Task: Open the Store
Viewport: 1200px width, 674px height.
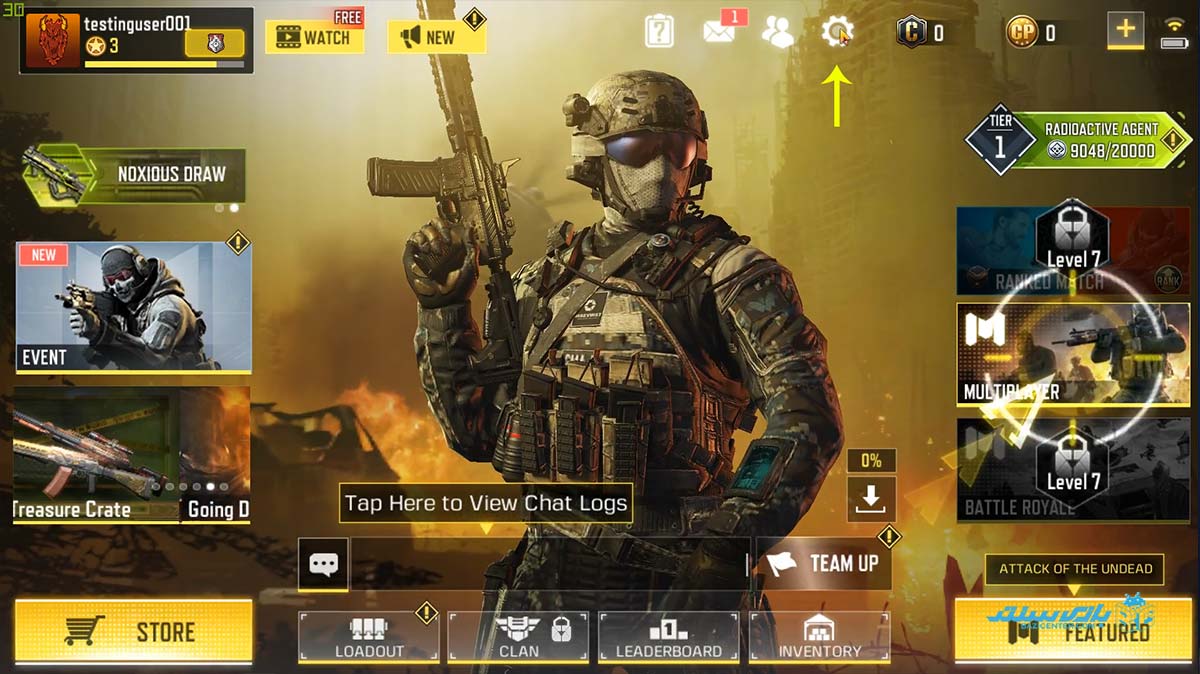Action: coord(133,631)
